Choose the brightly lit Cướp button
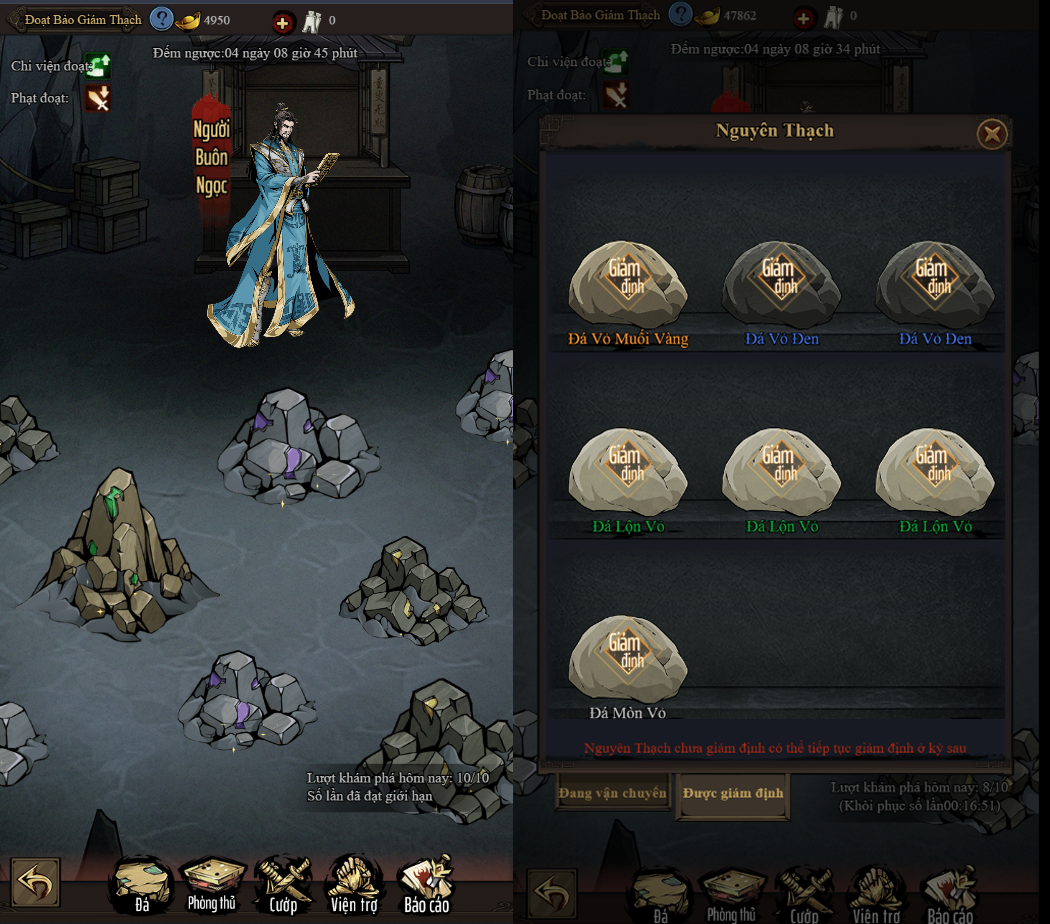Image resolution: width=1050 pixels, height=924 pixels. (x=283, y=883)
